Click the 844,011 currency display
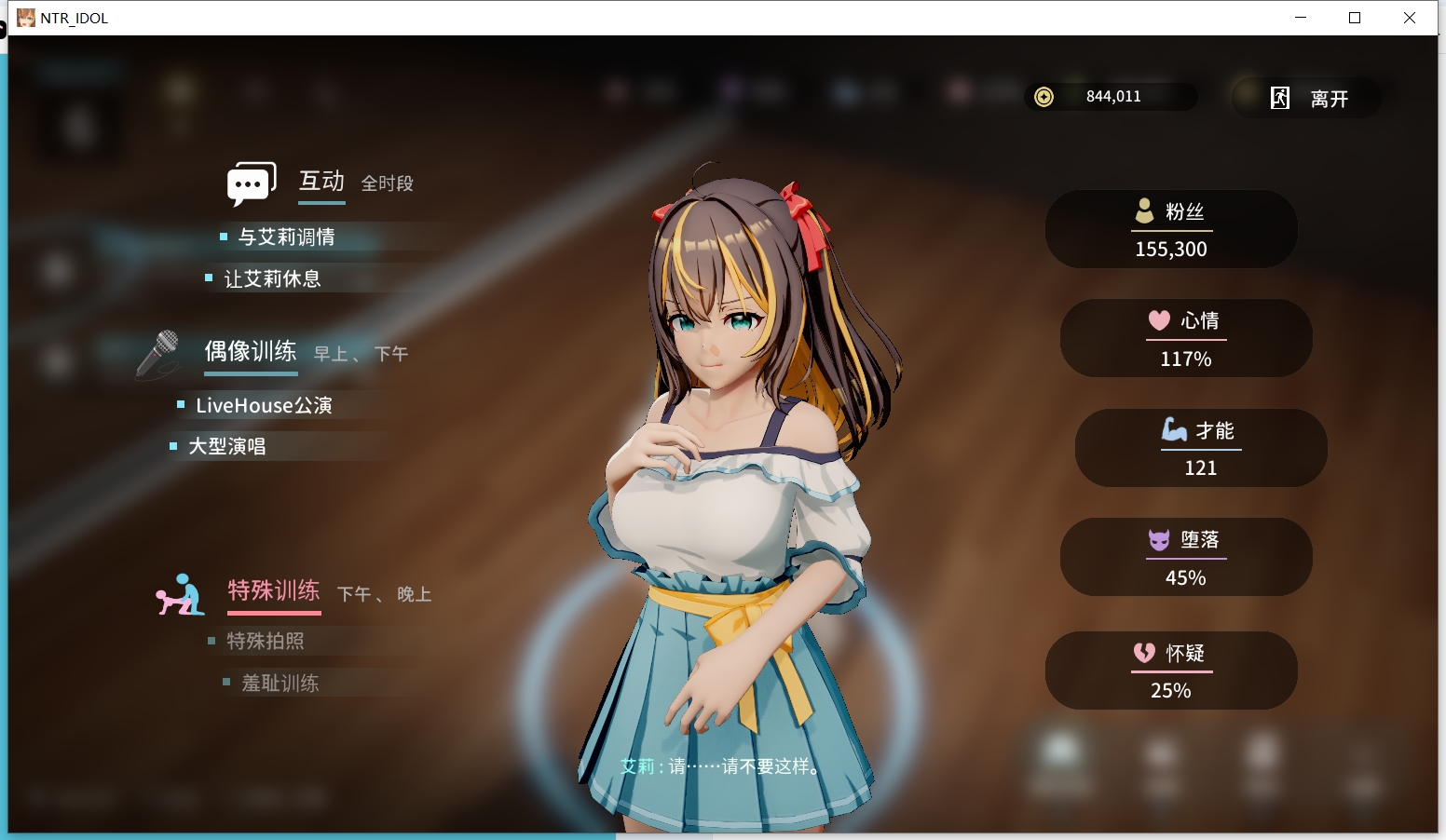The width and height of the screenshot is (1446, 840). click(1114, 95)
